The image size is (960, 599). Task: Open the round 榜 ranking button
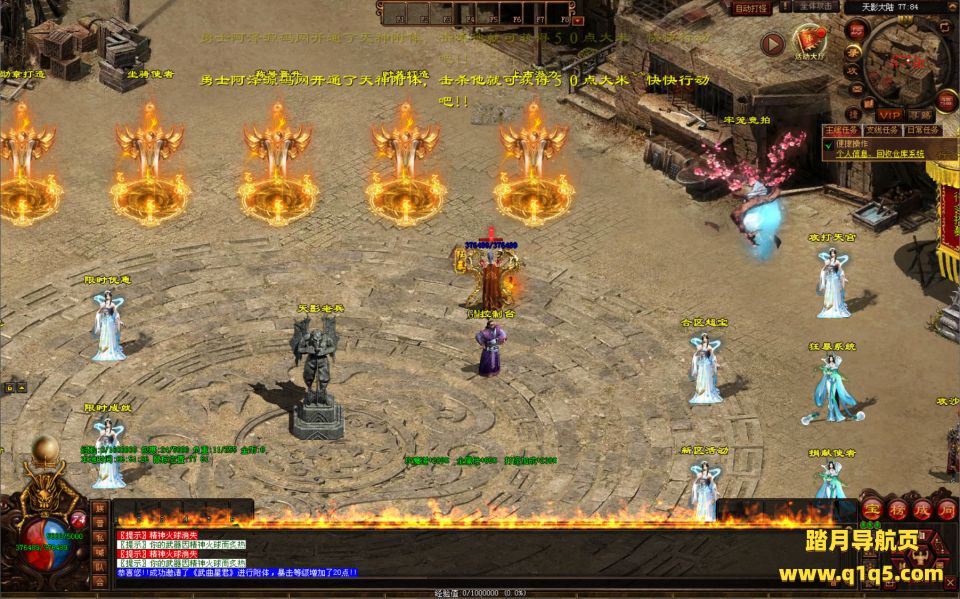coord(896,510)
